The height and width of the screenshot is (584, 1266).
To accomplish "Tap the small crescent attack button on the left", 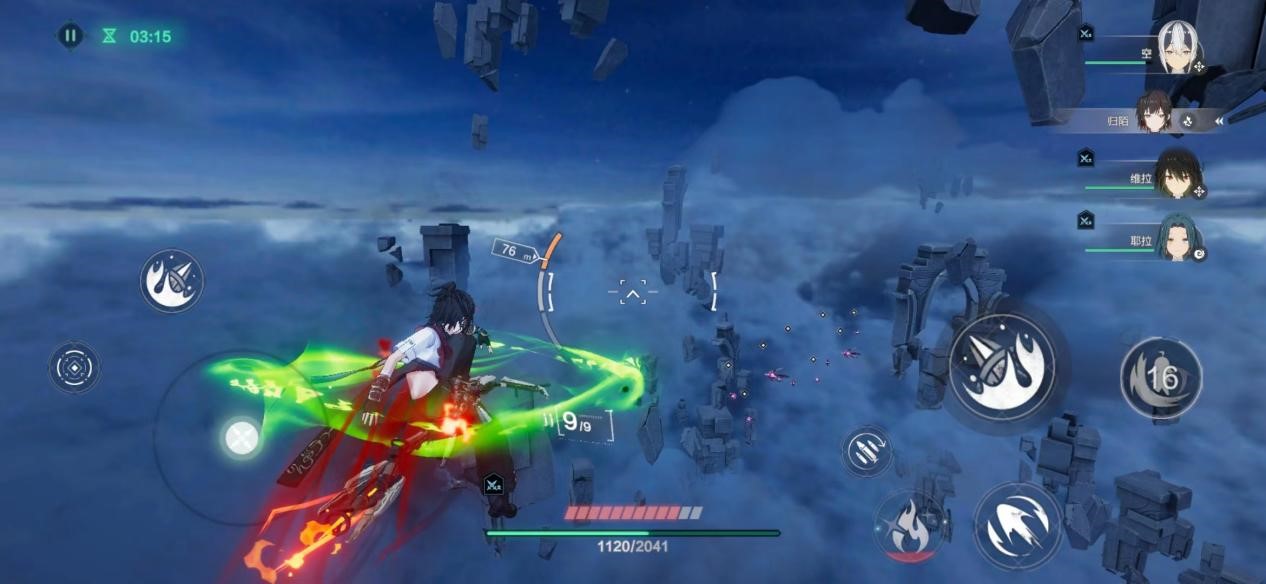I will coord(172,281).
